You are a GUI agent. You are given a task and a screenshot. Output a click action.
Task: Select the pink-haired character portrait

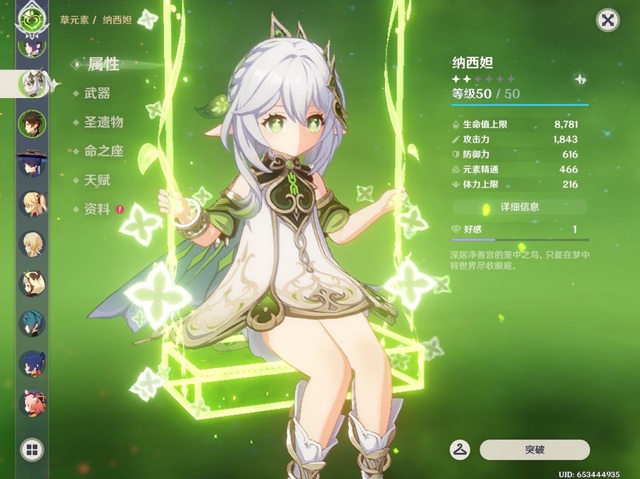point(32,400)
